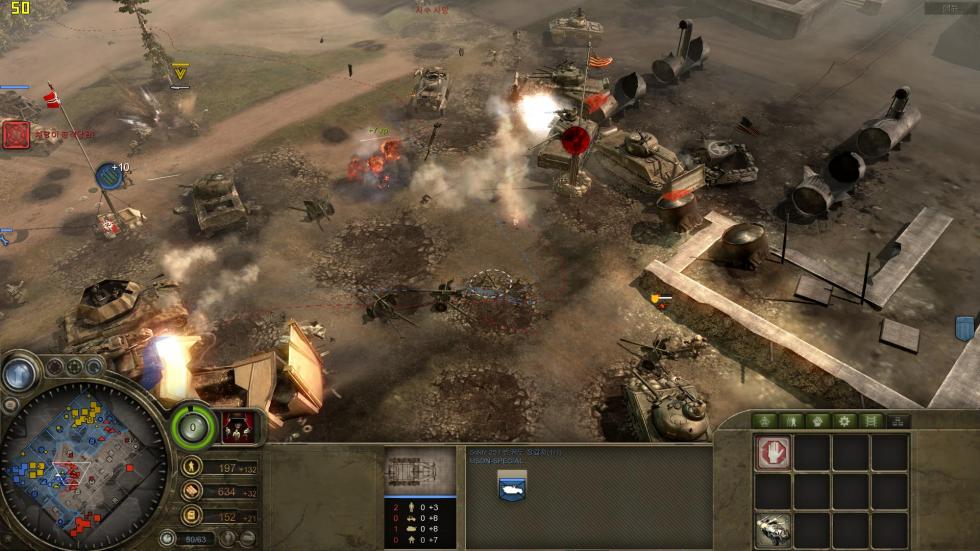Click the tactical minimap
Image resolution: width=980 pixels, height=551 pixels.
pyautogui.click(x=83, y=468)
